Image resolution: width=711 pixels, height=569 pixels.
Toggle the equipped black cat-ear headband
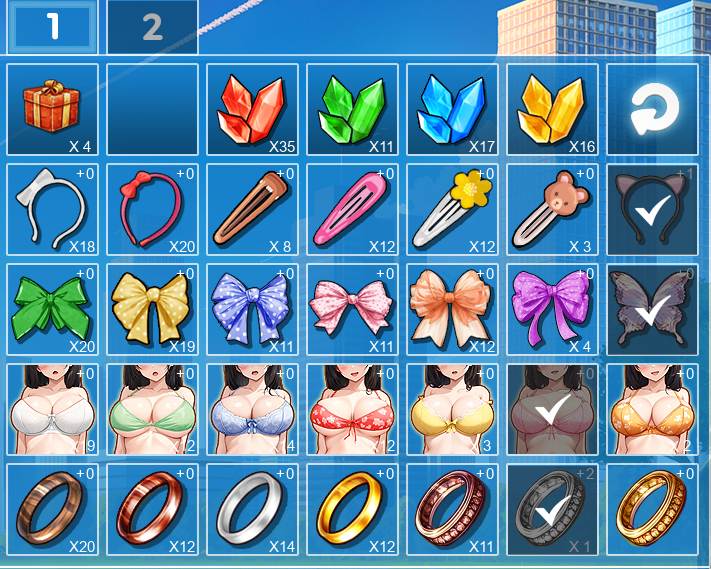652,210
